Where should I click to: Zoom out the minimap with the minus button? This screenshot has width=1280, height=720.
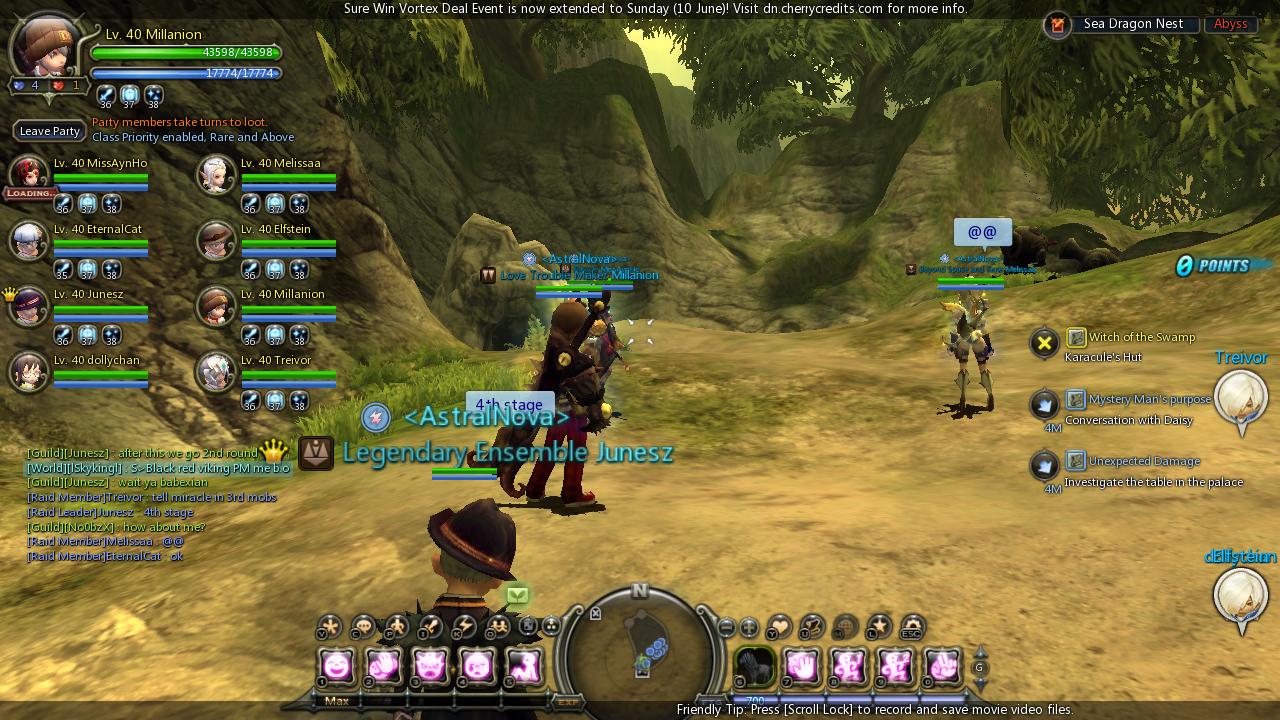[727, 628]
